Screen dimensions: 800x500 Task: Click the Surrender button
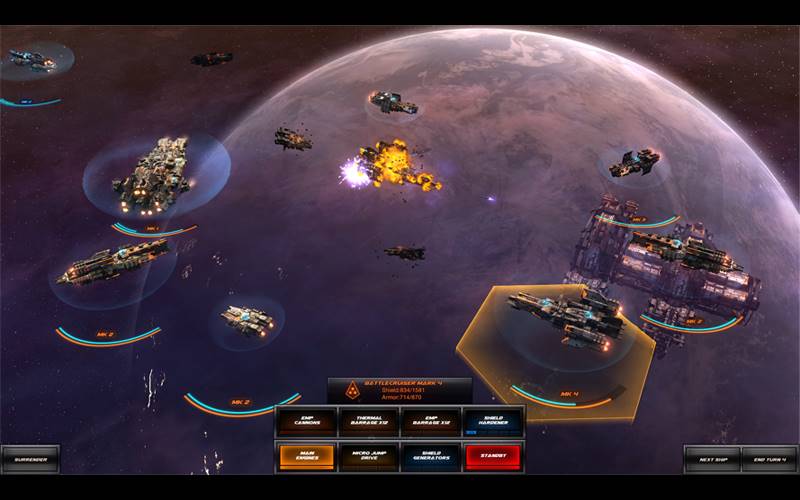(x=30, y=459)
